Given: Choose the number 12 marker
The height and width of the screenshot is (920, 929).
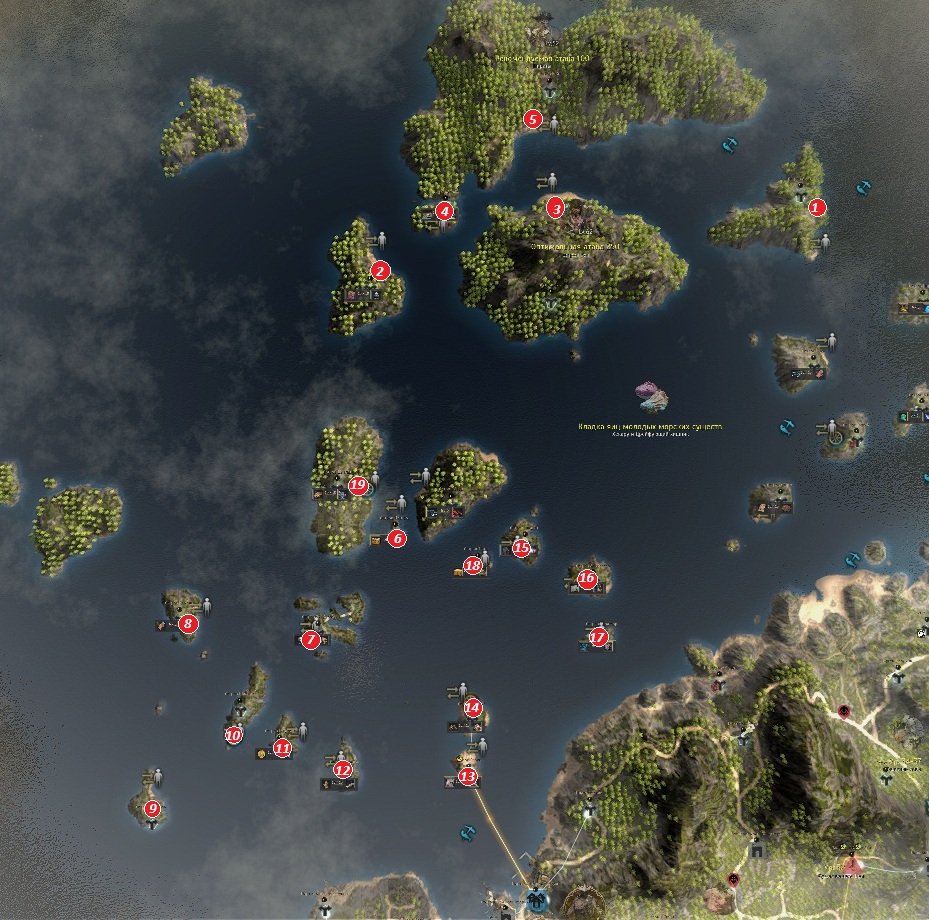Looking at the screenshot, I should click(343, 769).
